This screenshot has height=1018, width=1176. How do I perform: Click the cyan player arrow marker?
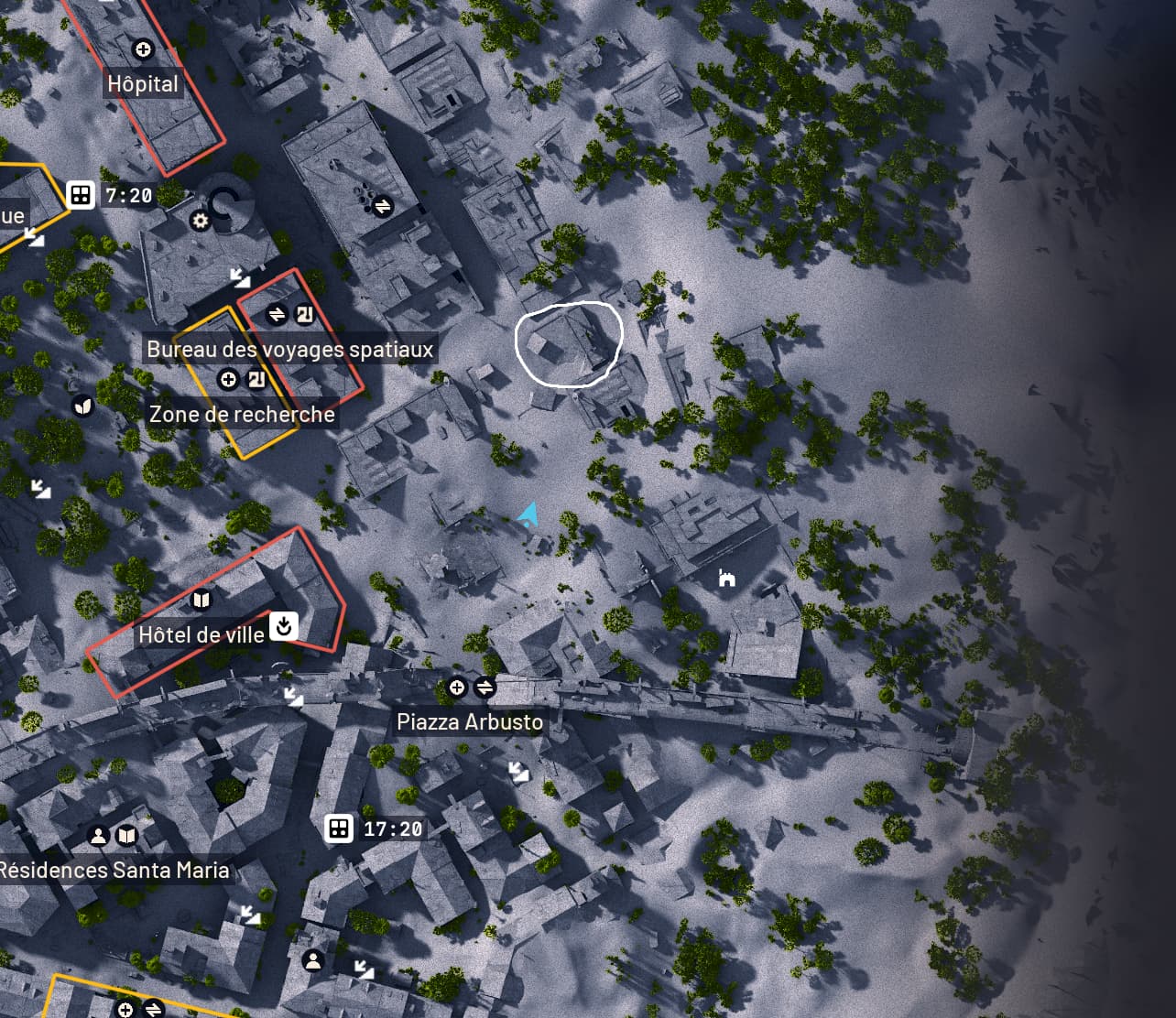point(528,514)
